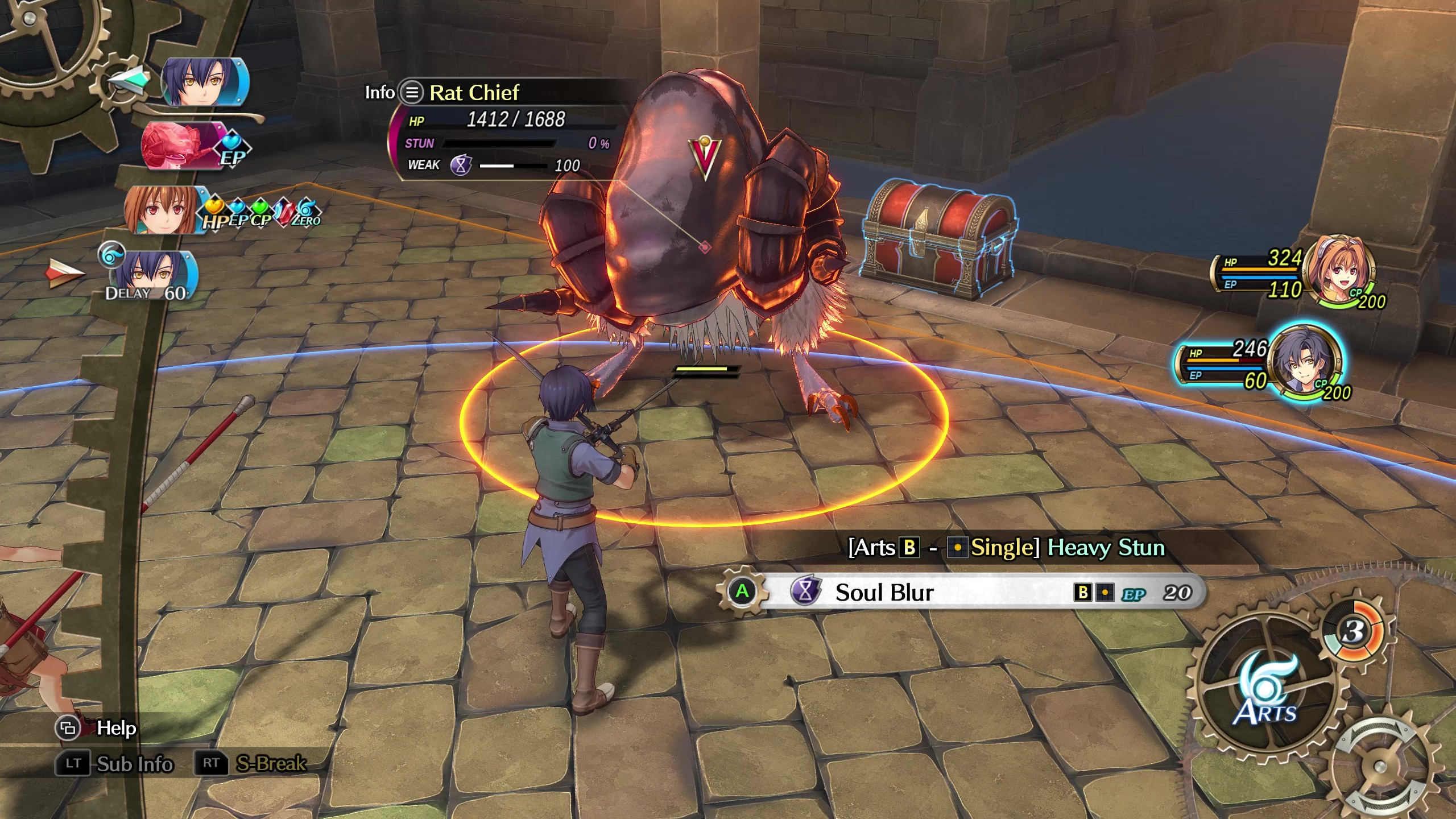Select the Soul Blur art
This screenshot has width=1456, height=819.
click(x=967, y=593)
